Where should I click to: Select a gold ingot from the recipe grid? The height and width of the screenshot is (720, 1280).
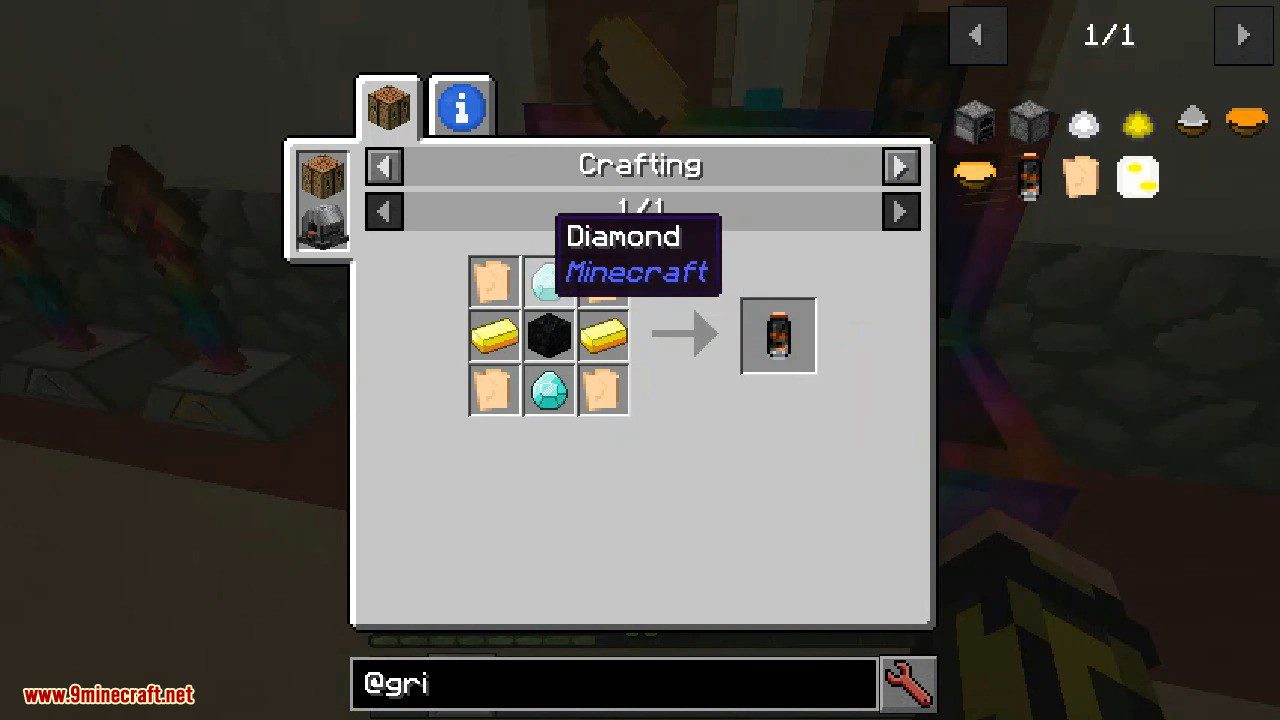[494, 335]
